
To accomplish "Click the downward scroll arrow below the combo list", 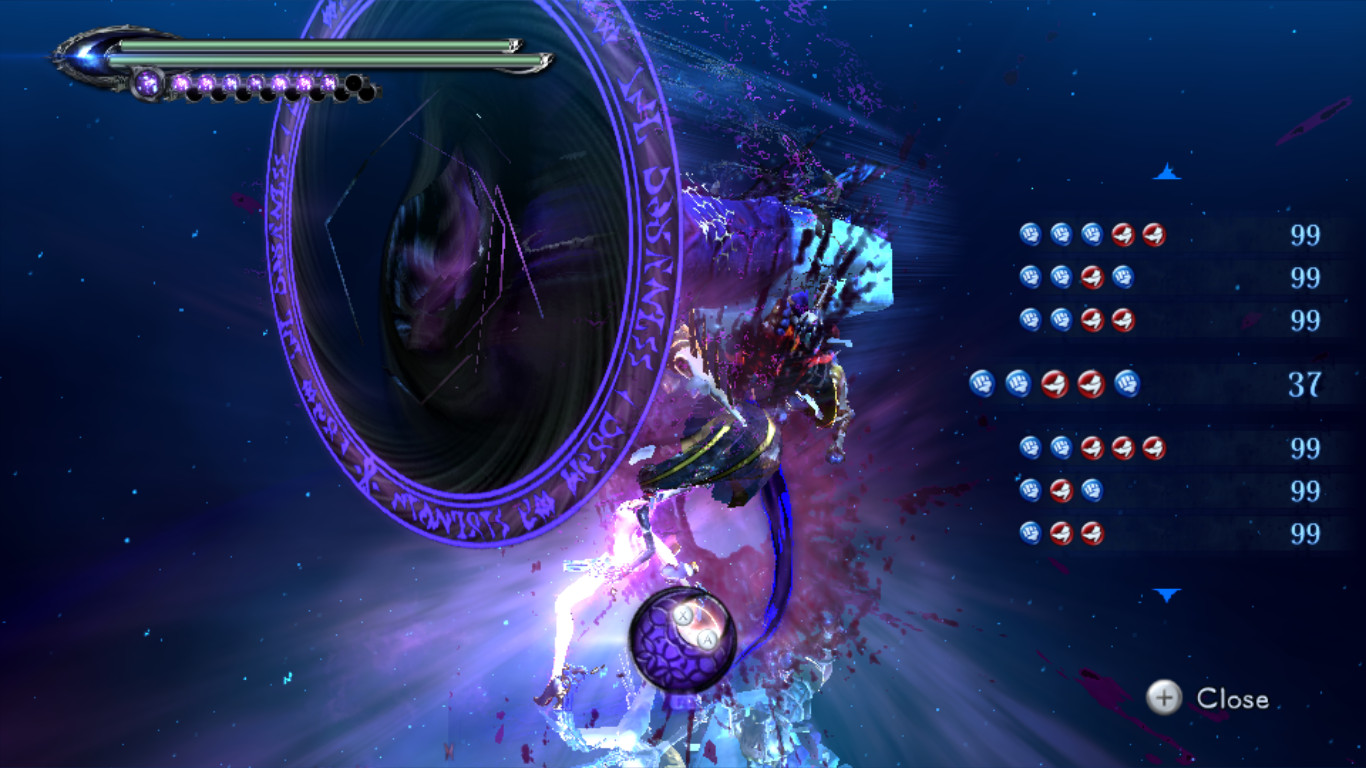I will (x=1166, y=592).
